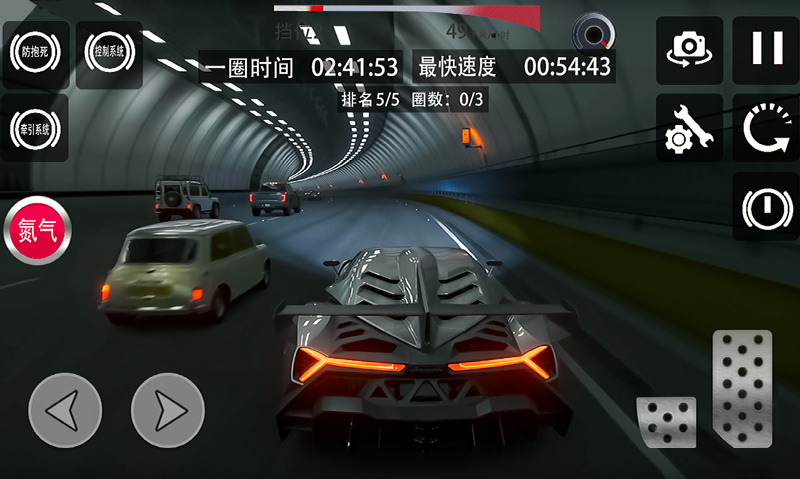Screen dimensions: 800x479
Task: Tap the small brake pedal
Action: [x=666, y=422]
